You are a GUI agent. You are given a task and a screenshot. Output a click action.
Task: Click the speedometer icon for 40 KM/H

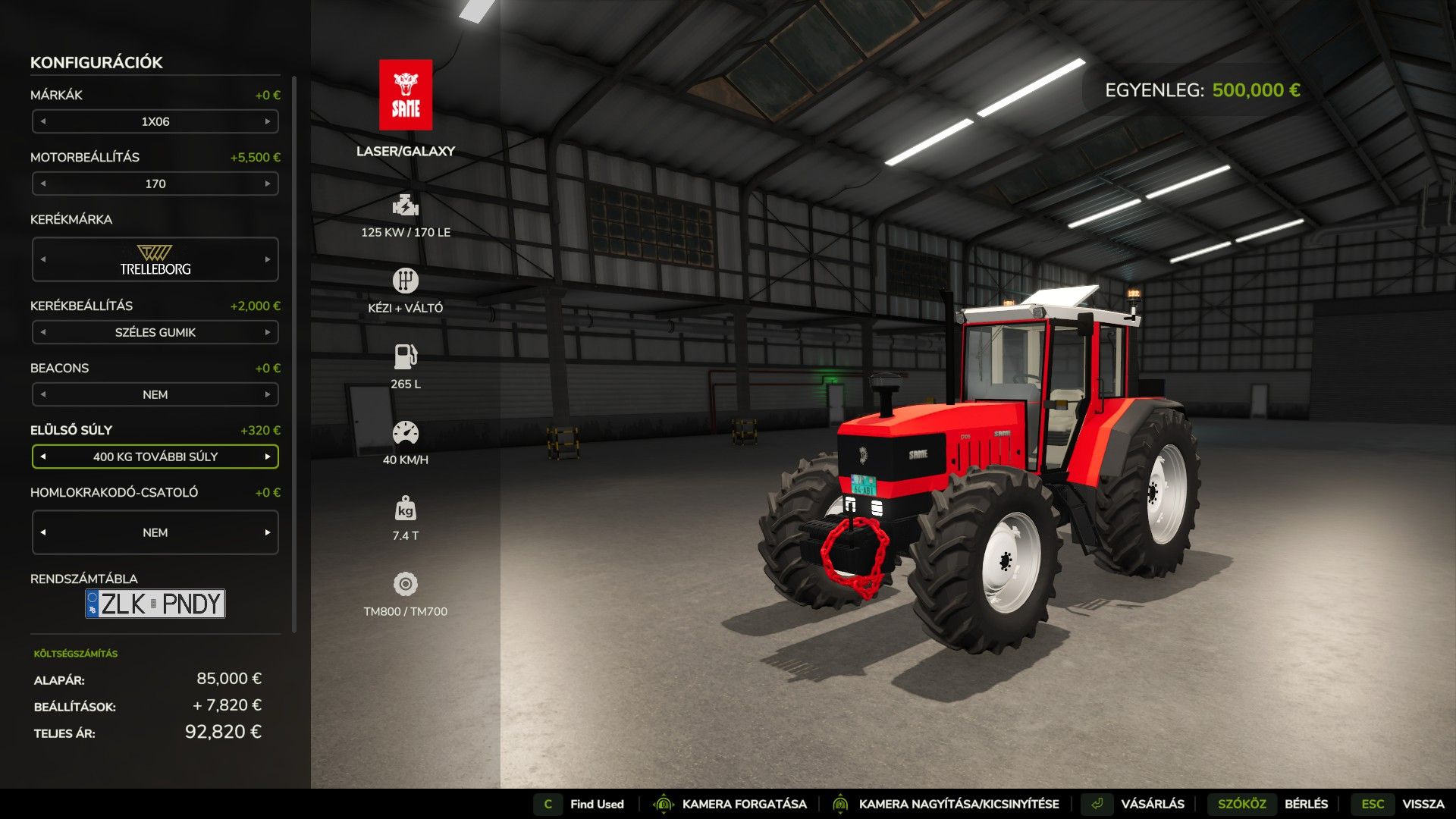pos(405,431)
